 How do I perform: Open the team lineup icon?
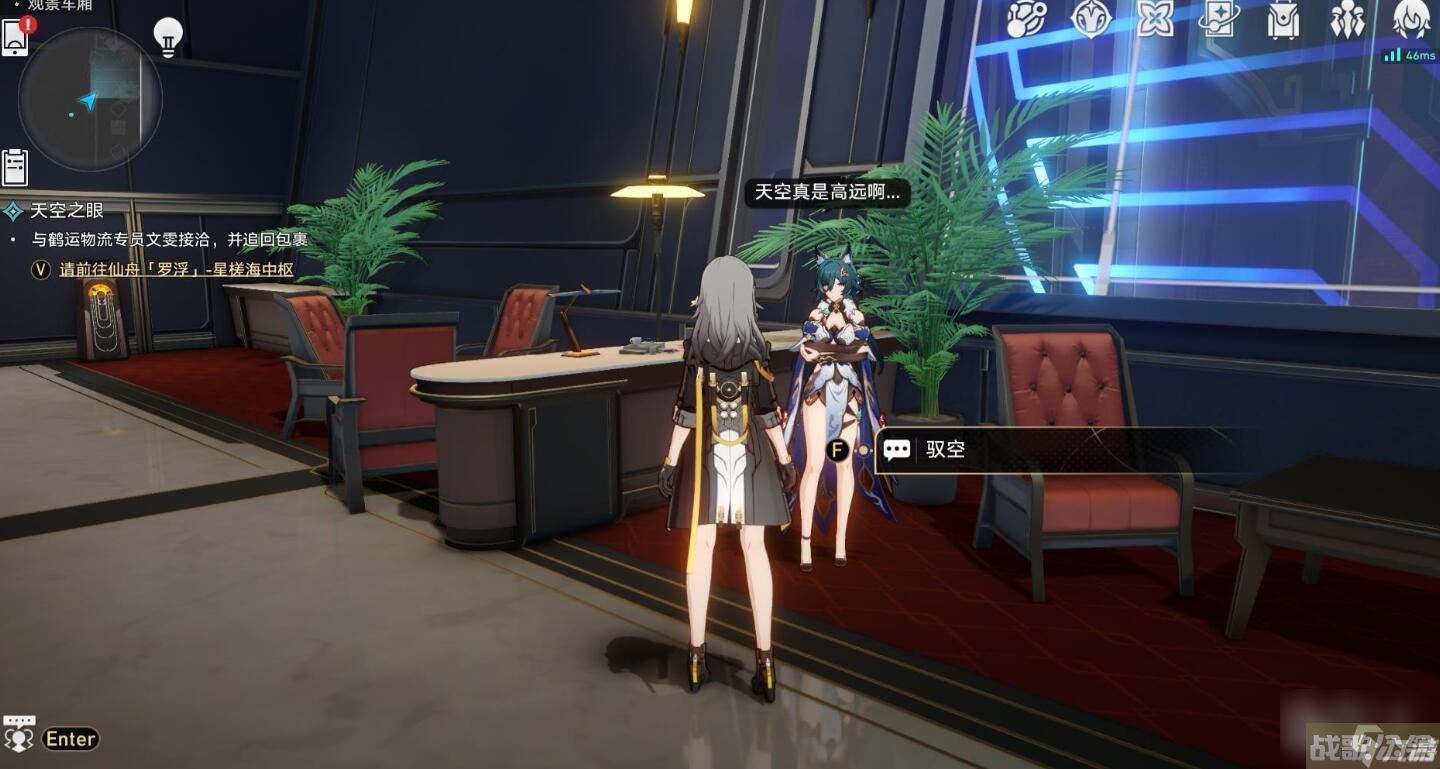point(1347,19)
